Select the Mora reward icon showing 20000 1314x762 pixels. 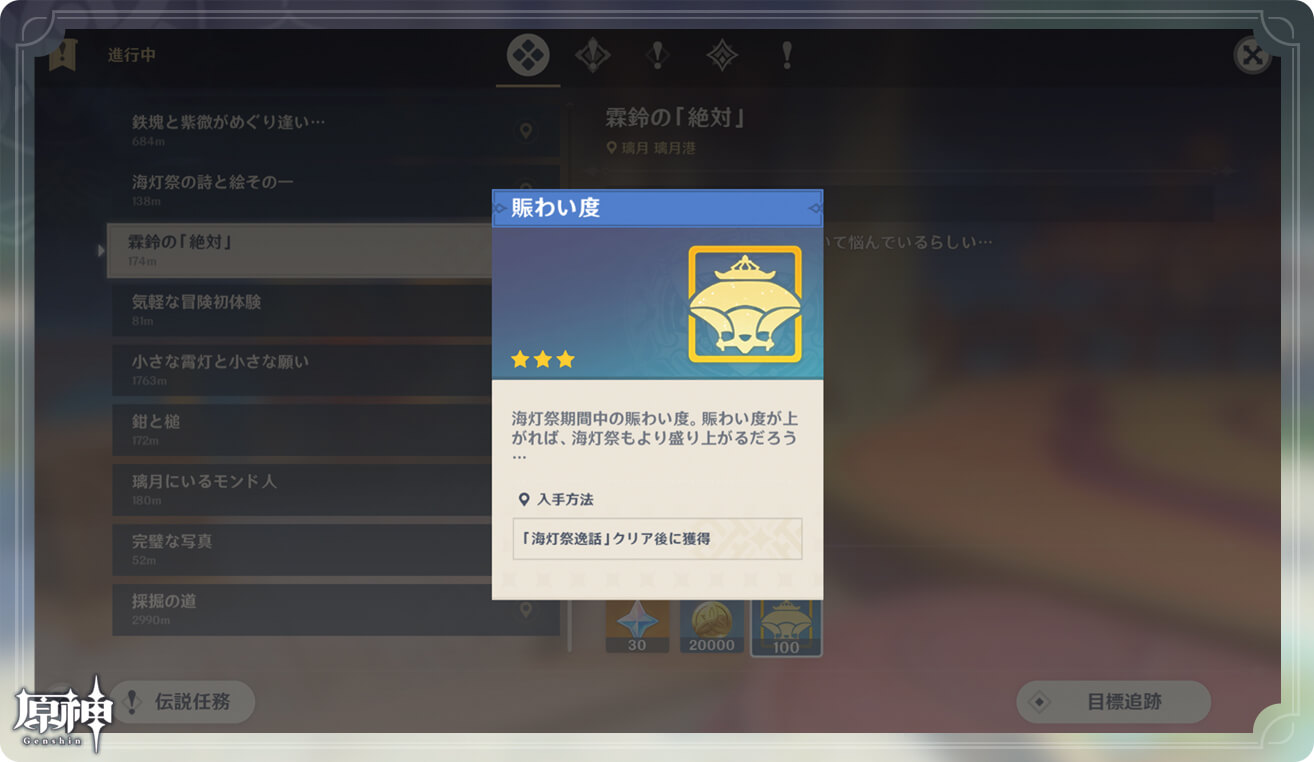(711, 622)
